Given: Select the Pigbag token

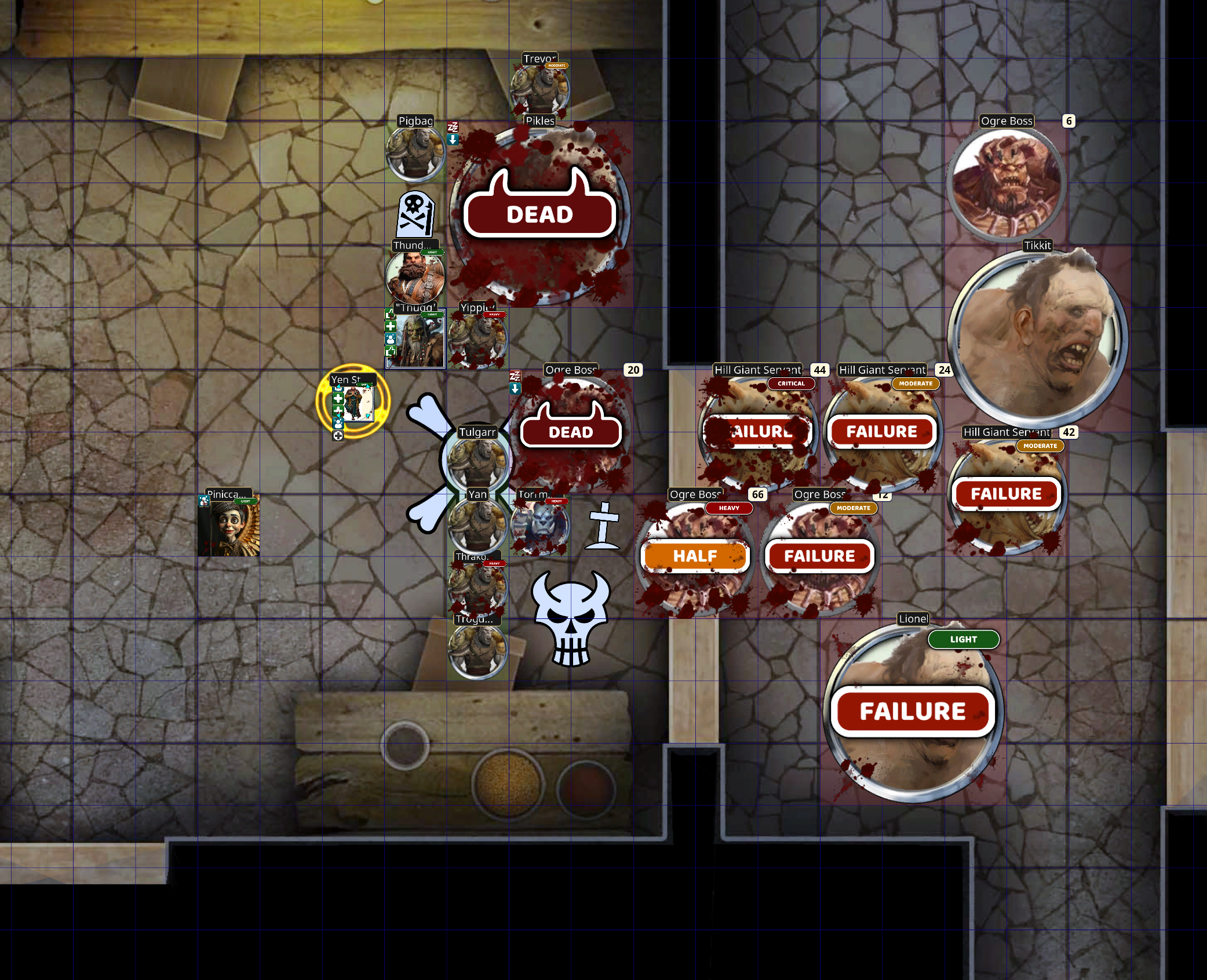Looking at the screenshot, I should point(415,154).
